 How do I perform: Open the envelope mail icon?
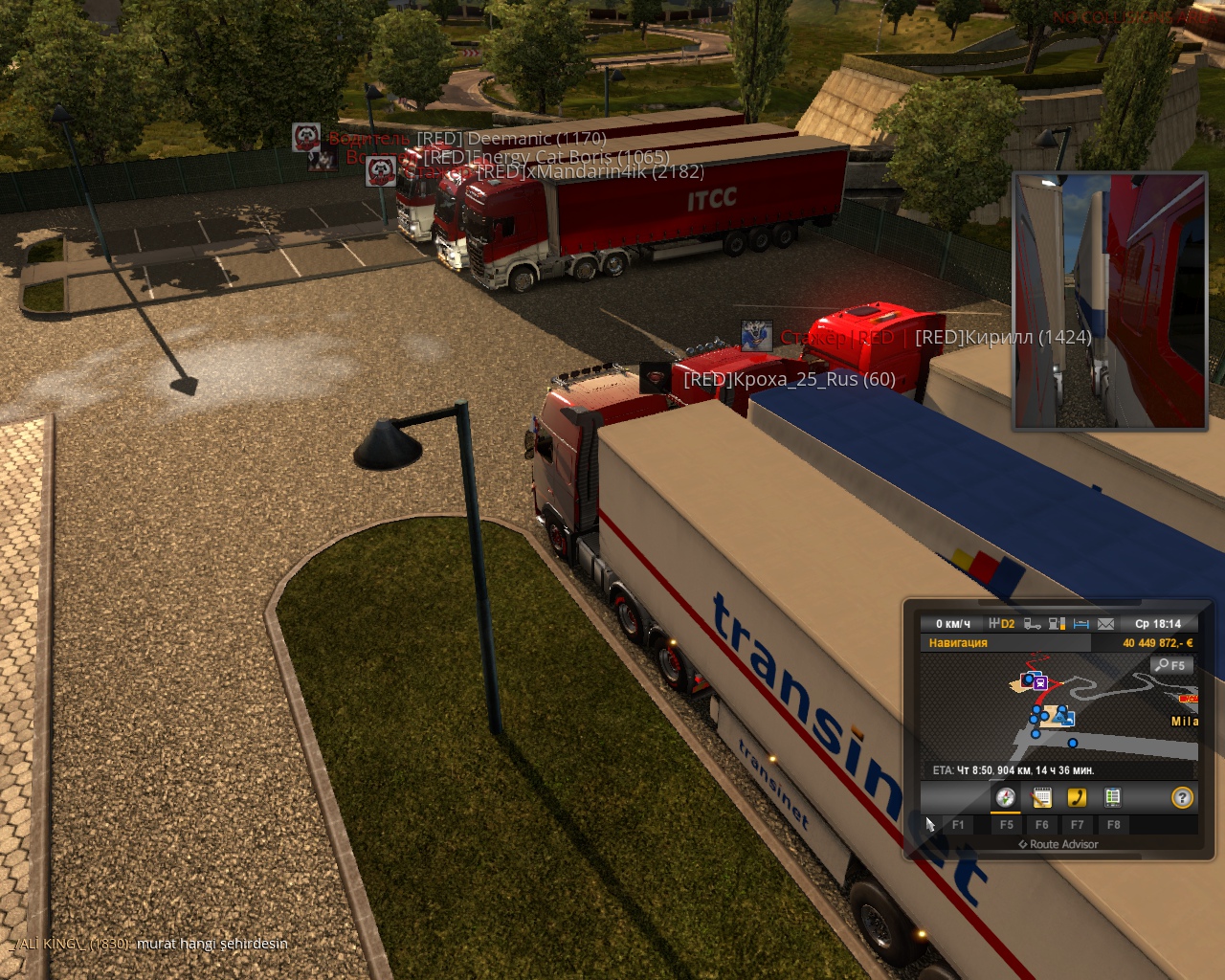click(x=1105, y=624)
